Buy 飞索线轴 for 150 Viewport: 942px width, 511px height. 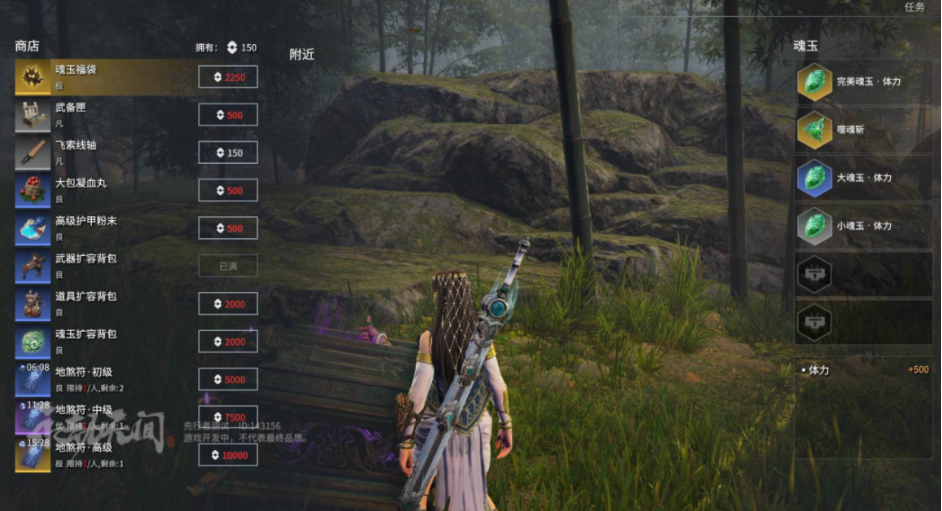[x=228, y=153]
